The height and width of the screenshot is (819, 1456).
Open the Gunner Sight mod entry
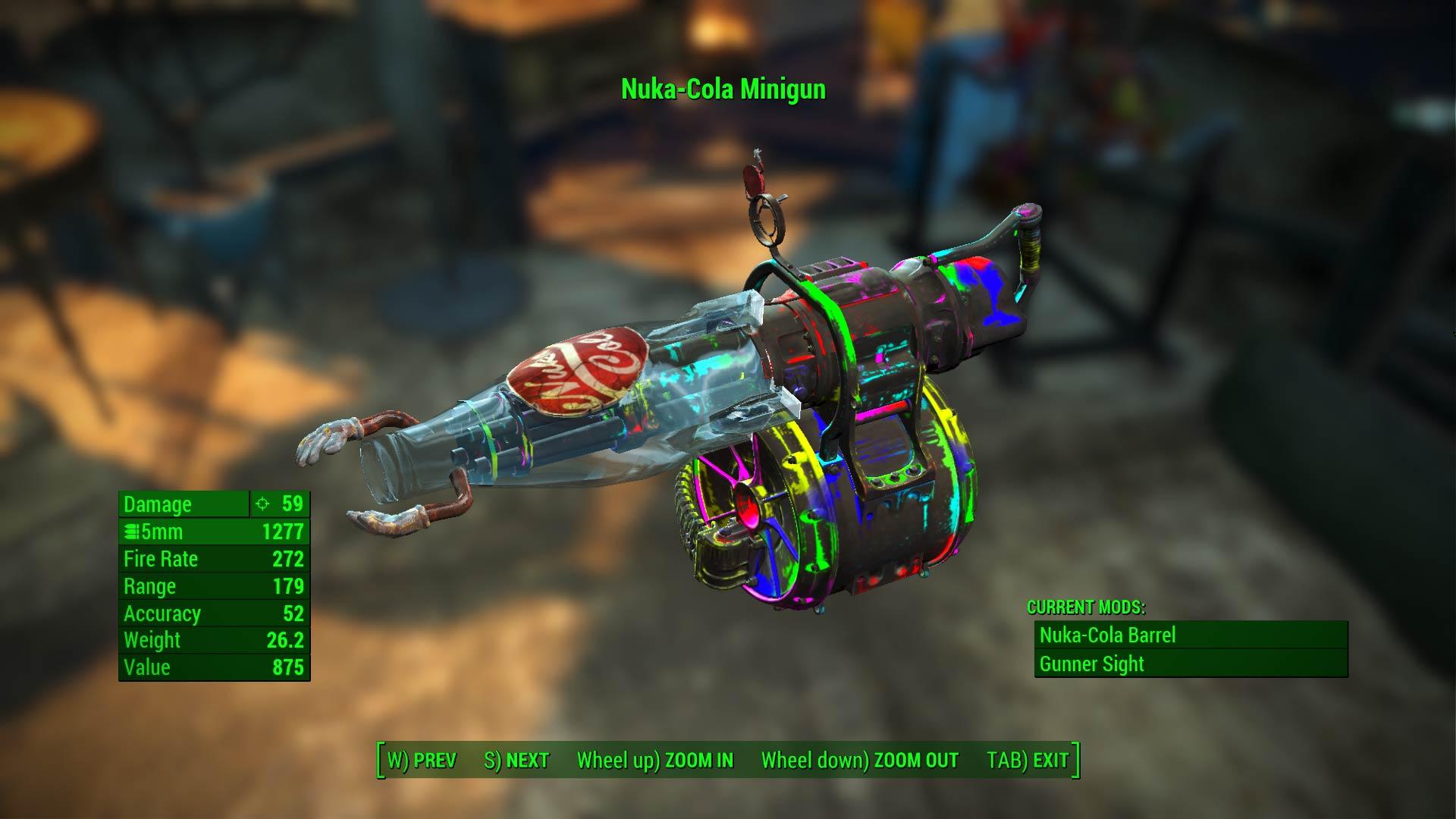(x=1092, y=664)
